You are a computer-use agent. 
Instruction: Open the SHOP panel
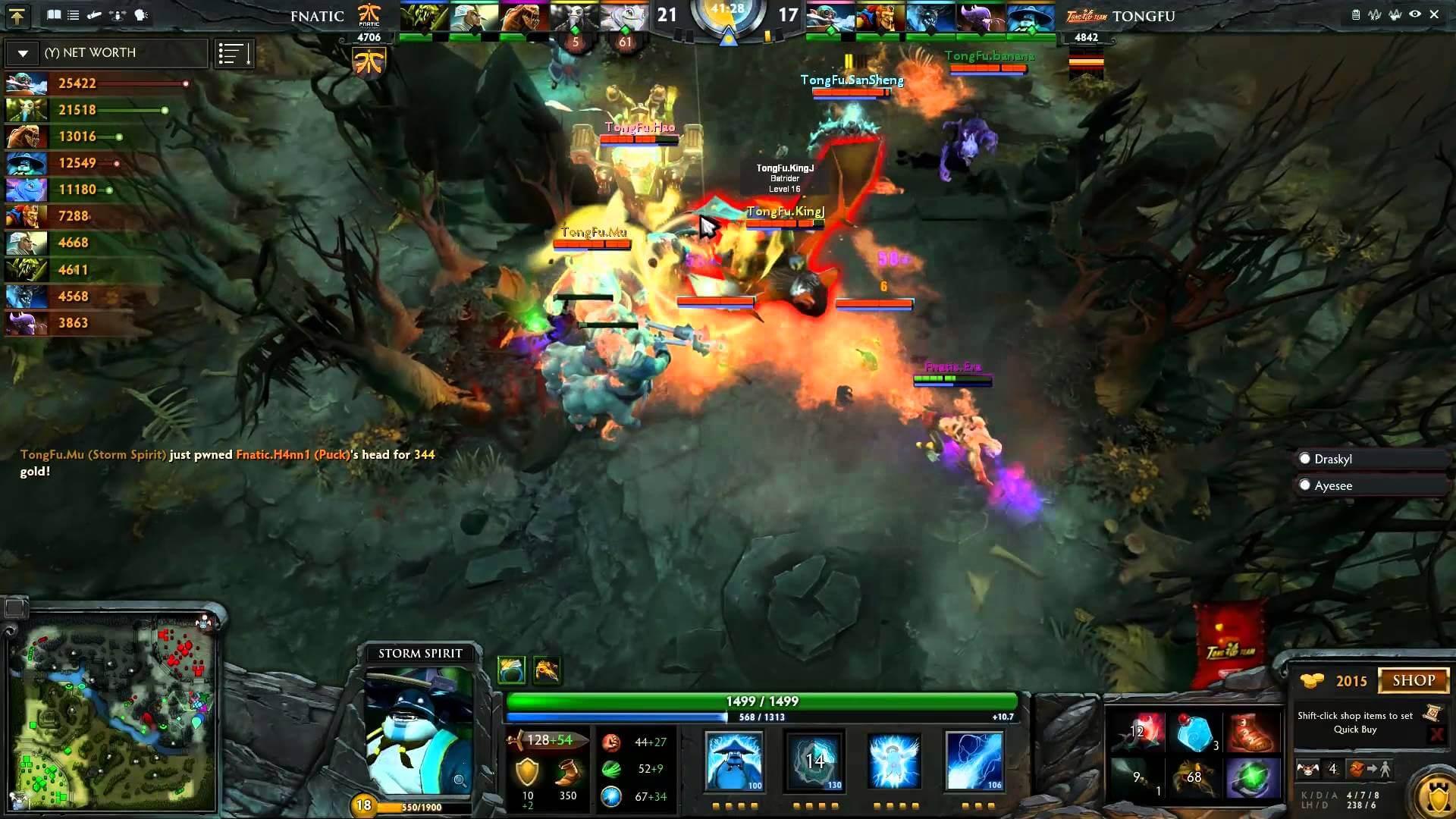(x=1412, y=680)
